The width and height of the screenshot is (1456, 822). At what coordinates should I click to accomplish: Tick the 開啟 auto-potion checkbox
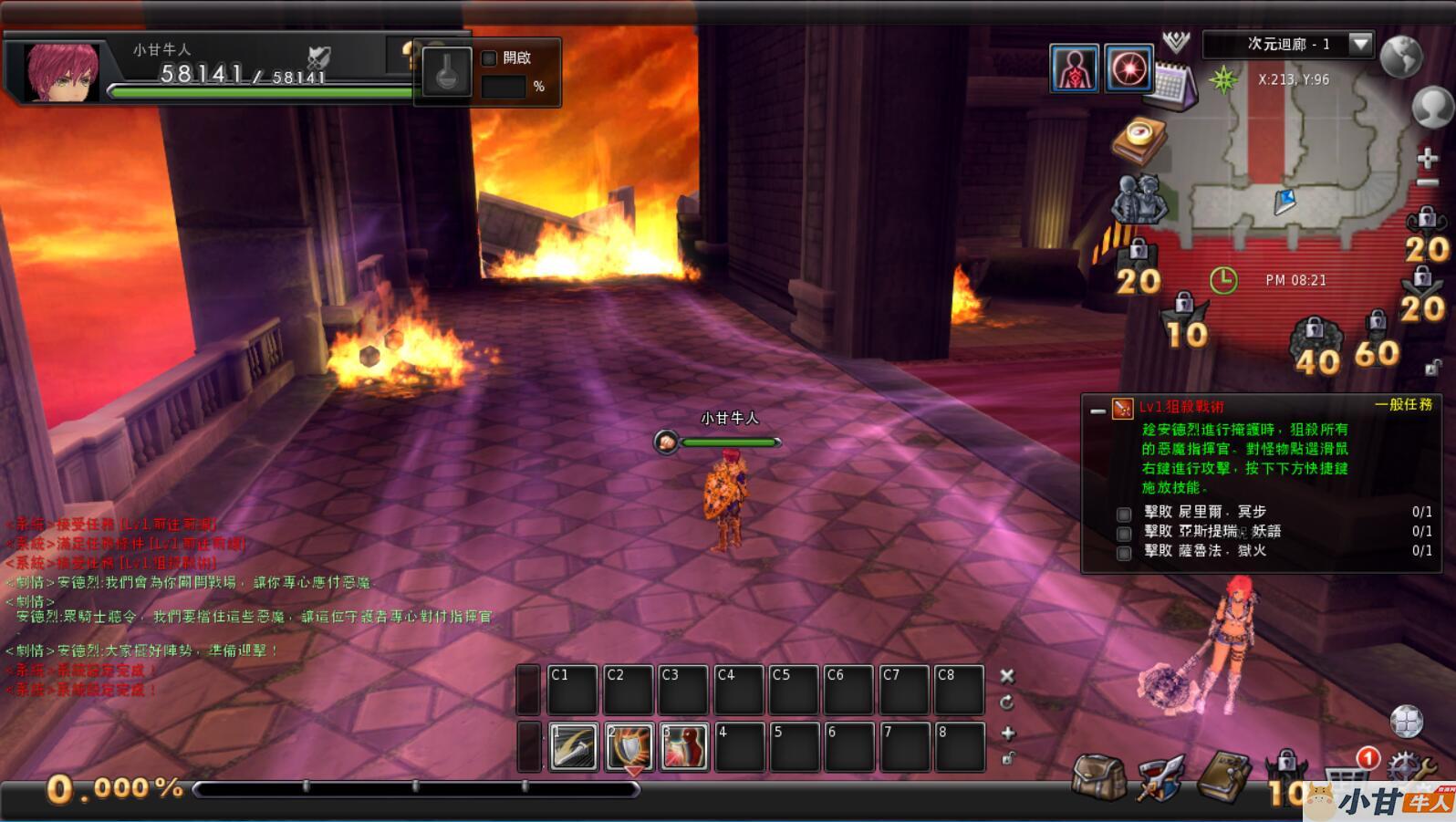click(x=489, y=58)
